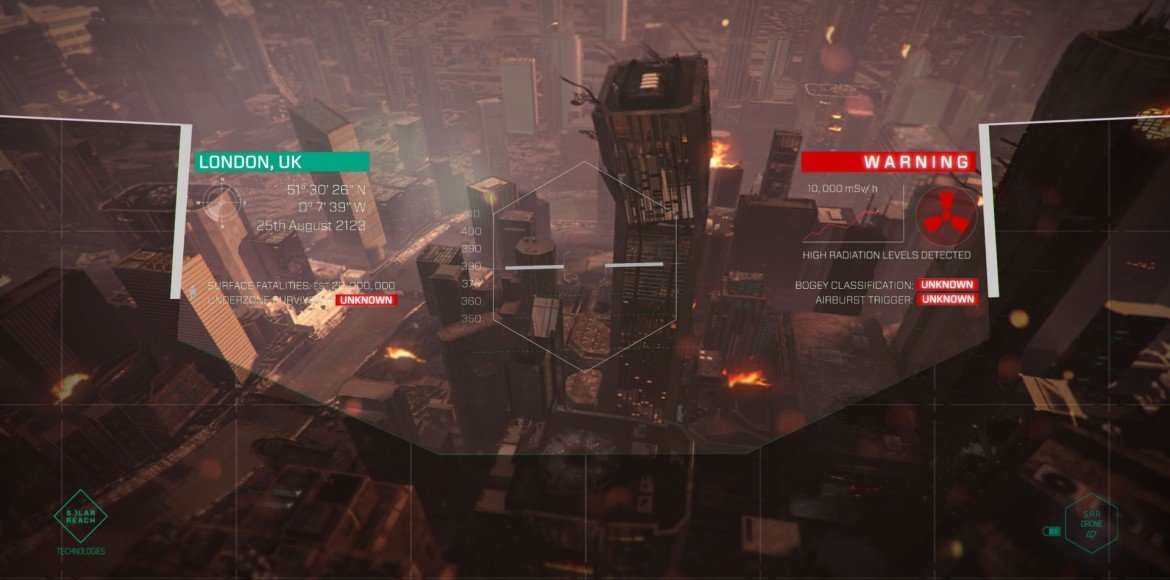Click the red WARNING banner
This screenshot has height=580, width=1170.
pyautogui.click(x=888, y=162)
